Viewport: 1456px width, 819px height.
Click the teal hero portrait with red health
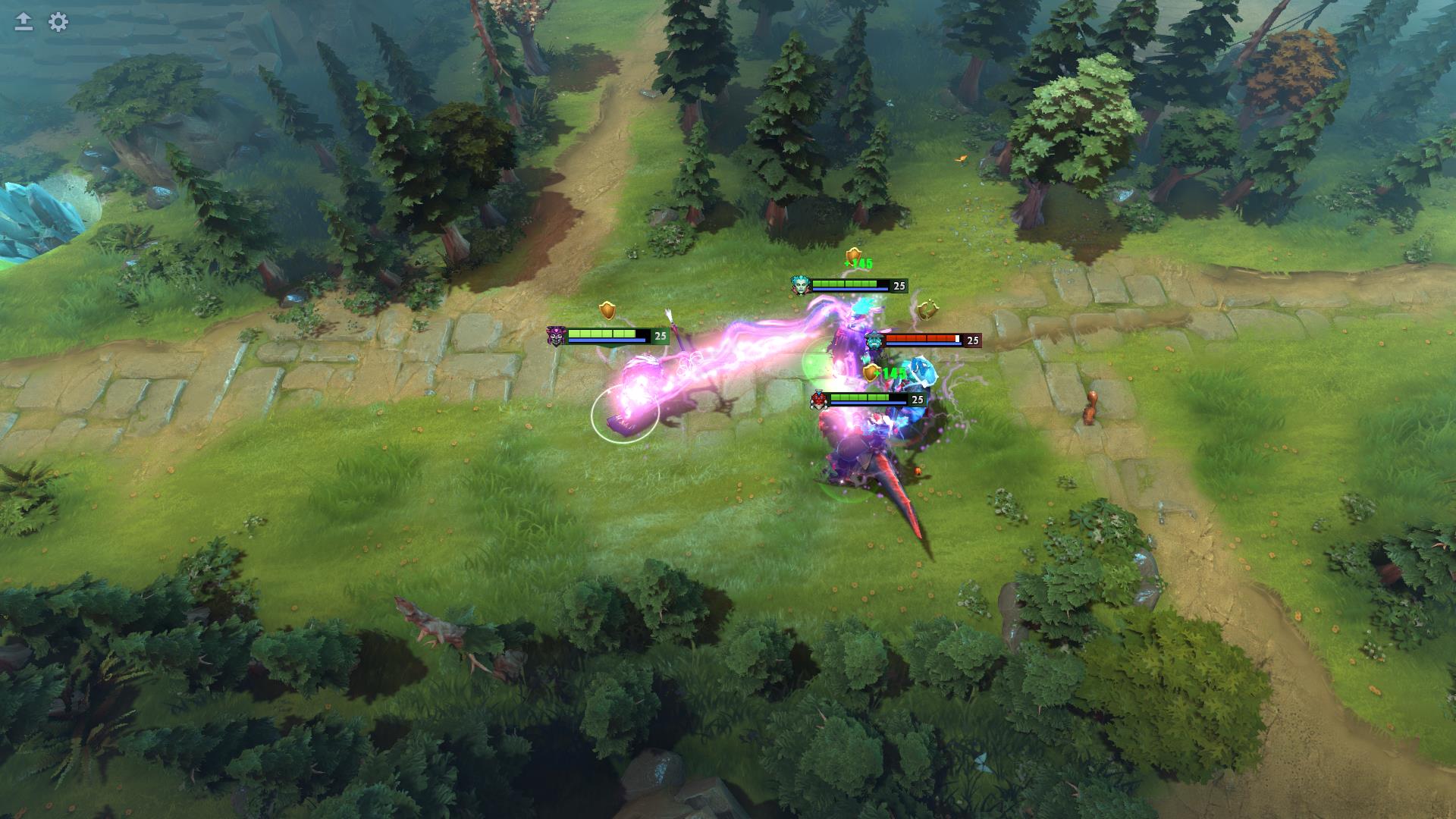[x=874, y=341]
